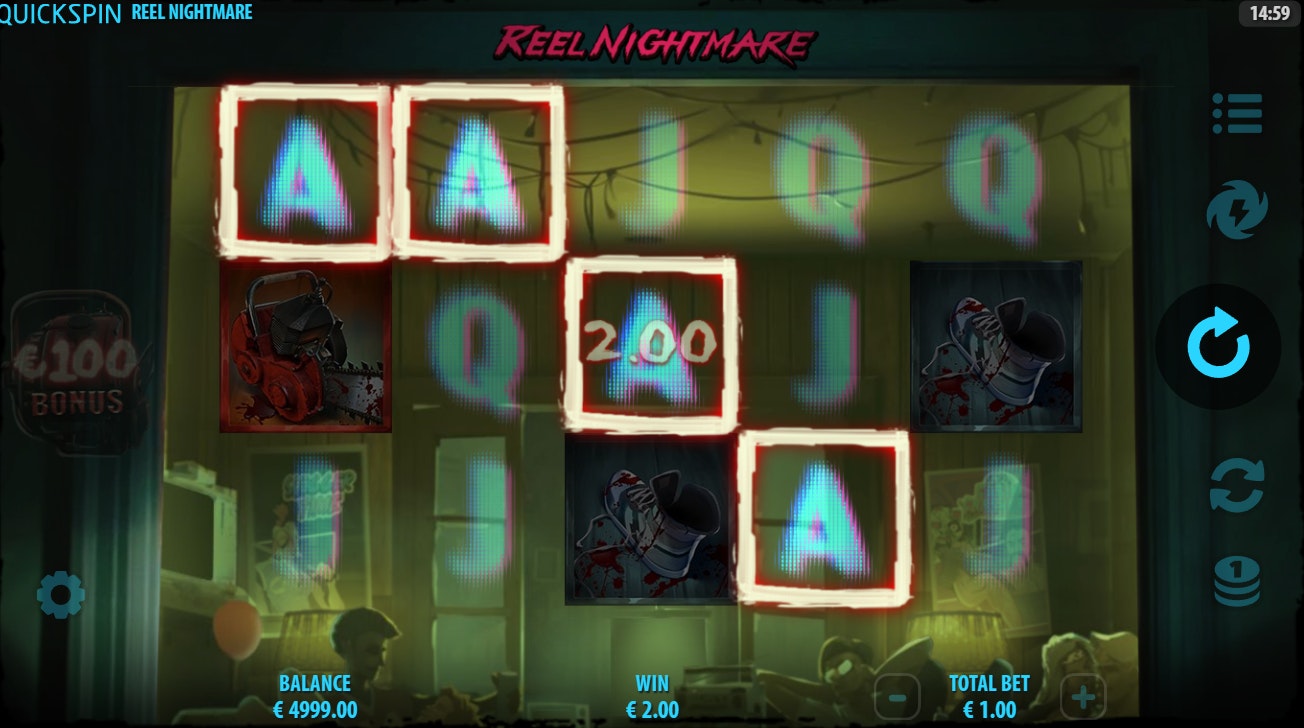Open the game menu via list icon

click(x=1240, y=114)
